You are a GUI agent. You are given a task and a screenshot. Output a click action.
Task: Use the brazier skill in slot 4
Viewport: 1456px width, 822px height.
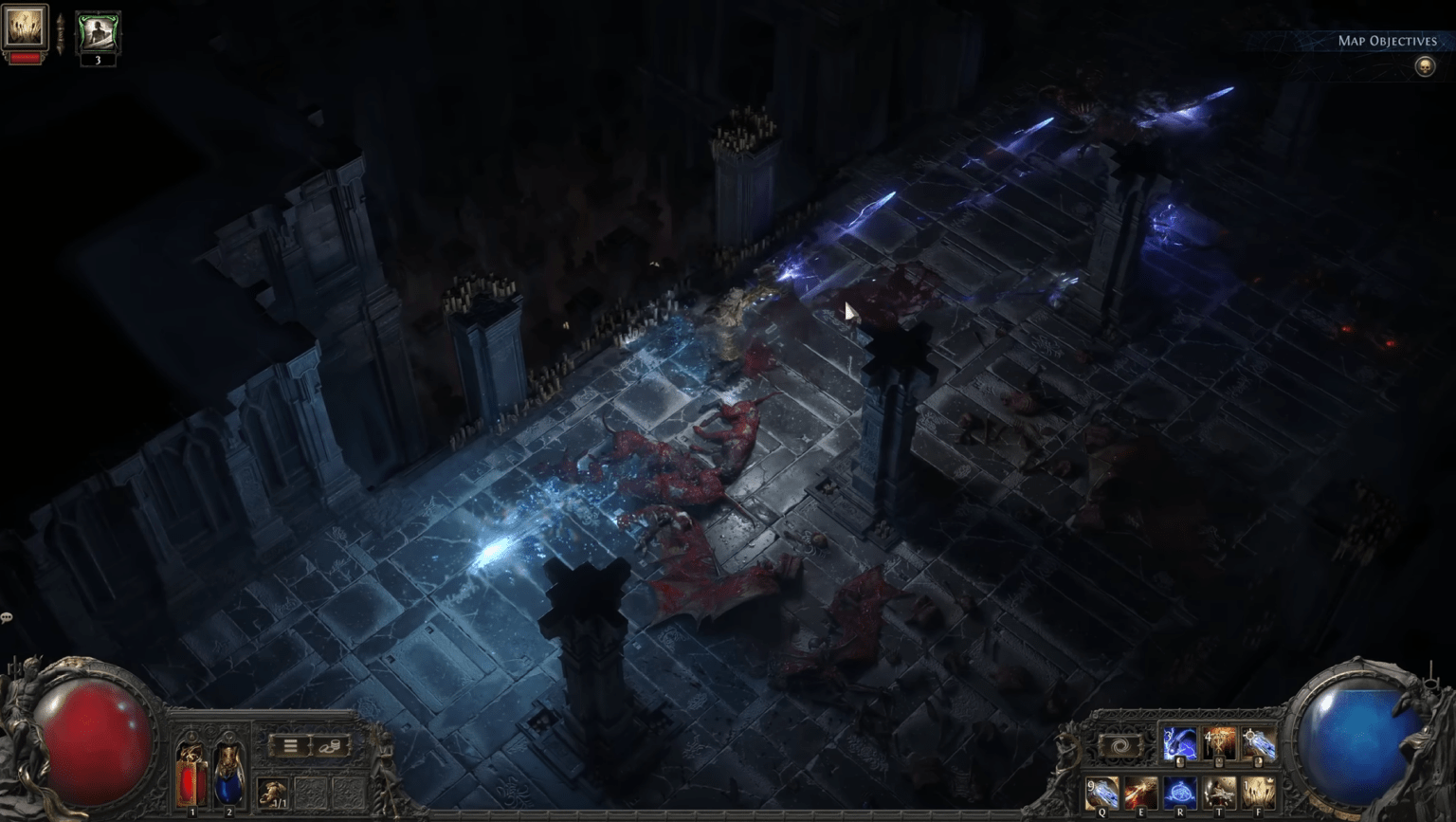(1221, 743)
